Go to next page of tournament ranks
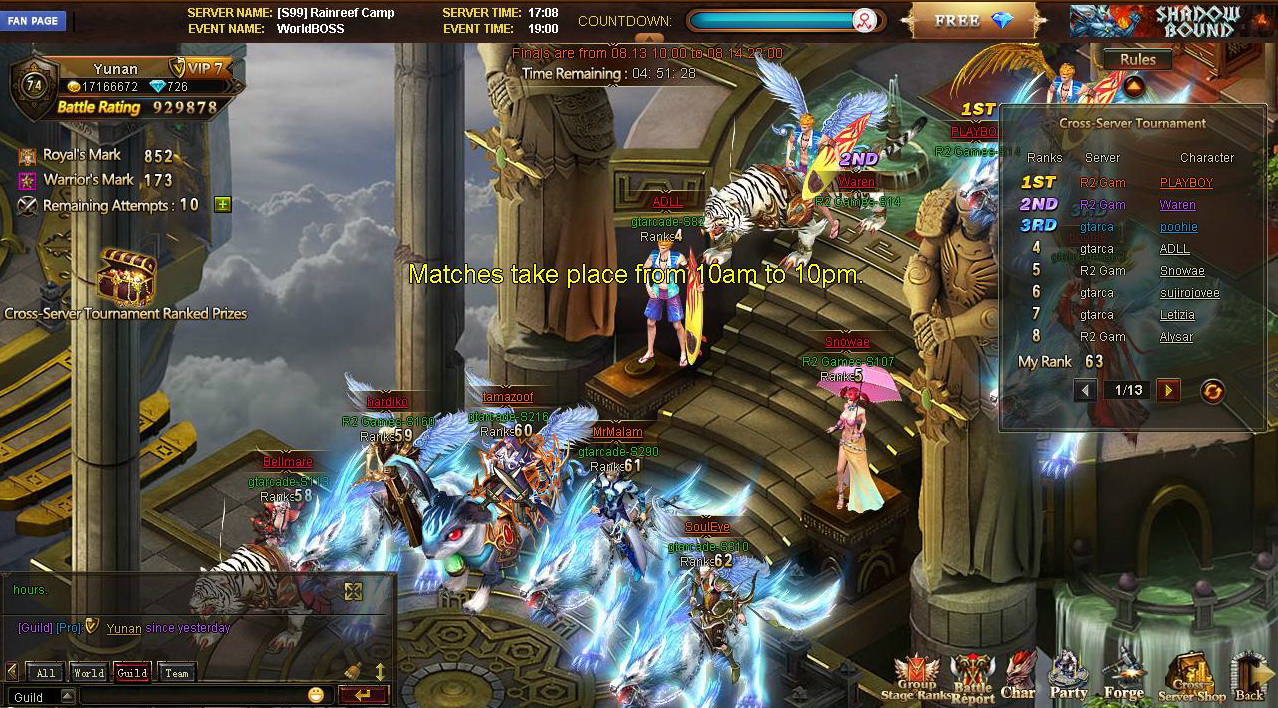Image resolution: width=1278 pixels, height=708 pixels. click(1167, 390)
